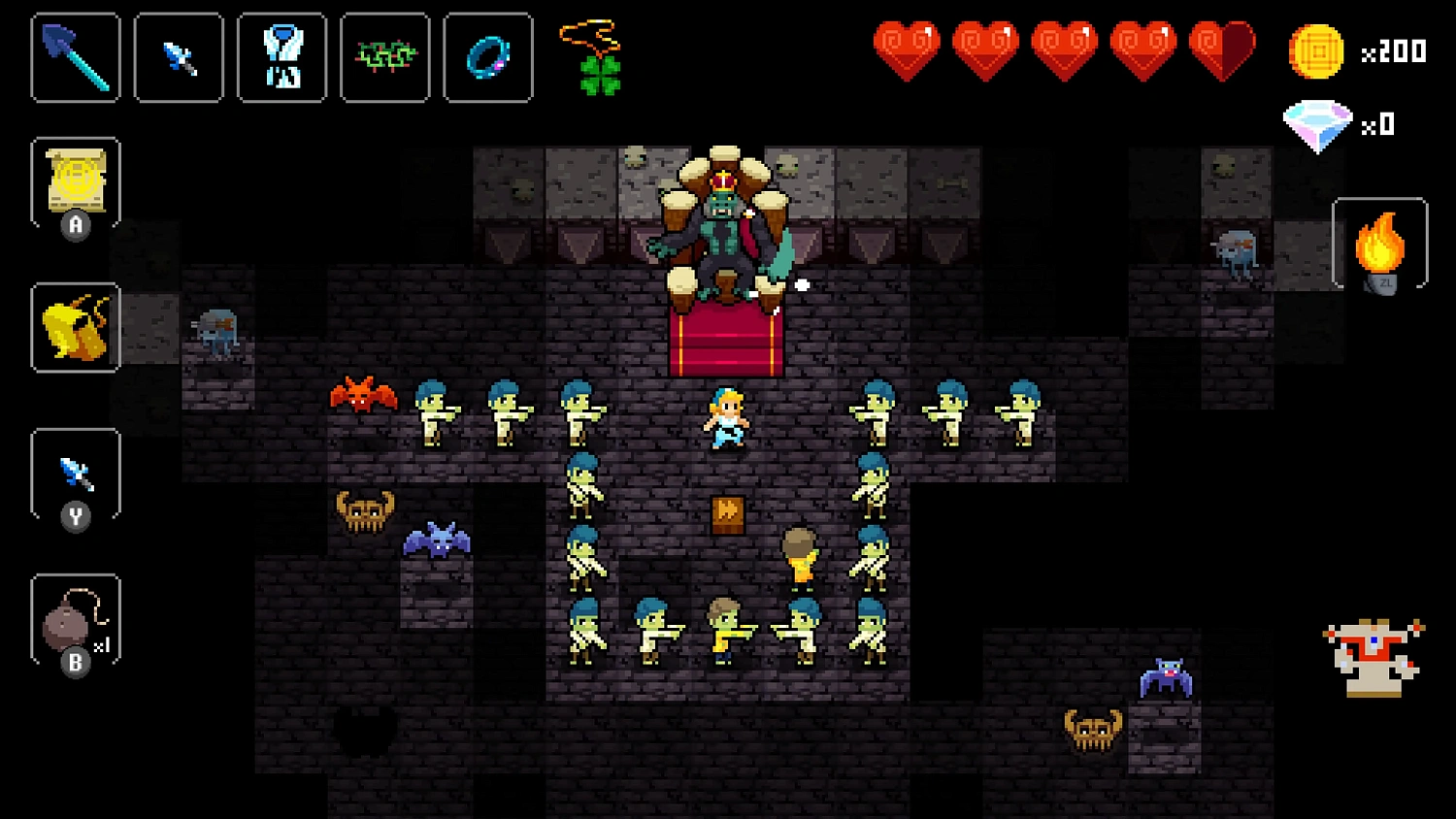Click the diamond counter showing x0
The height and width of the screenshot is (819, 1456).
[1318, 123]
